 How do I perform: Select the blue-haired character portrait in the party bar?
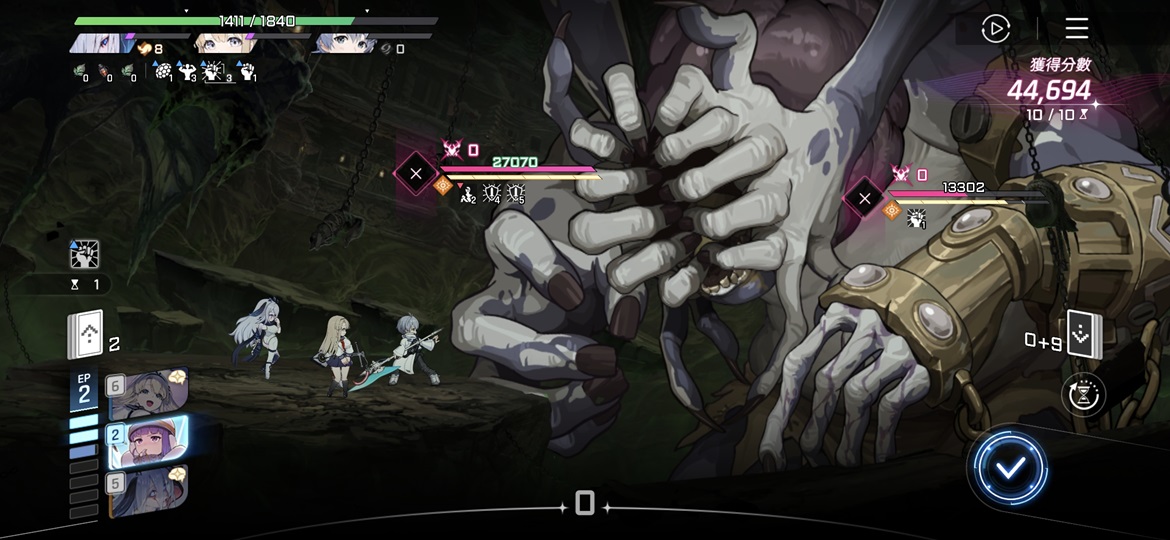pos(343,43)
